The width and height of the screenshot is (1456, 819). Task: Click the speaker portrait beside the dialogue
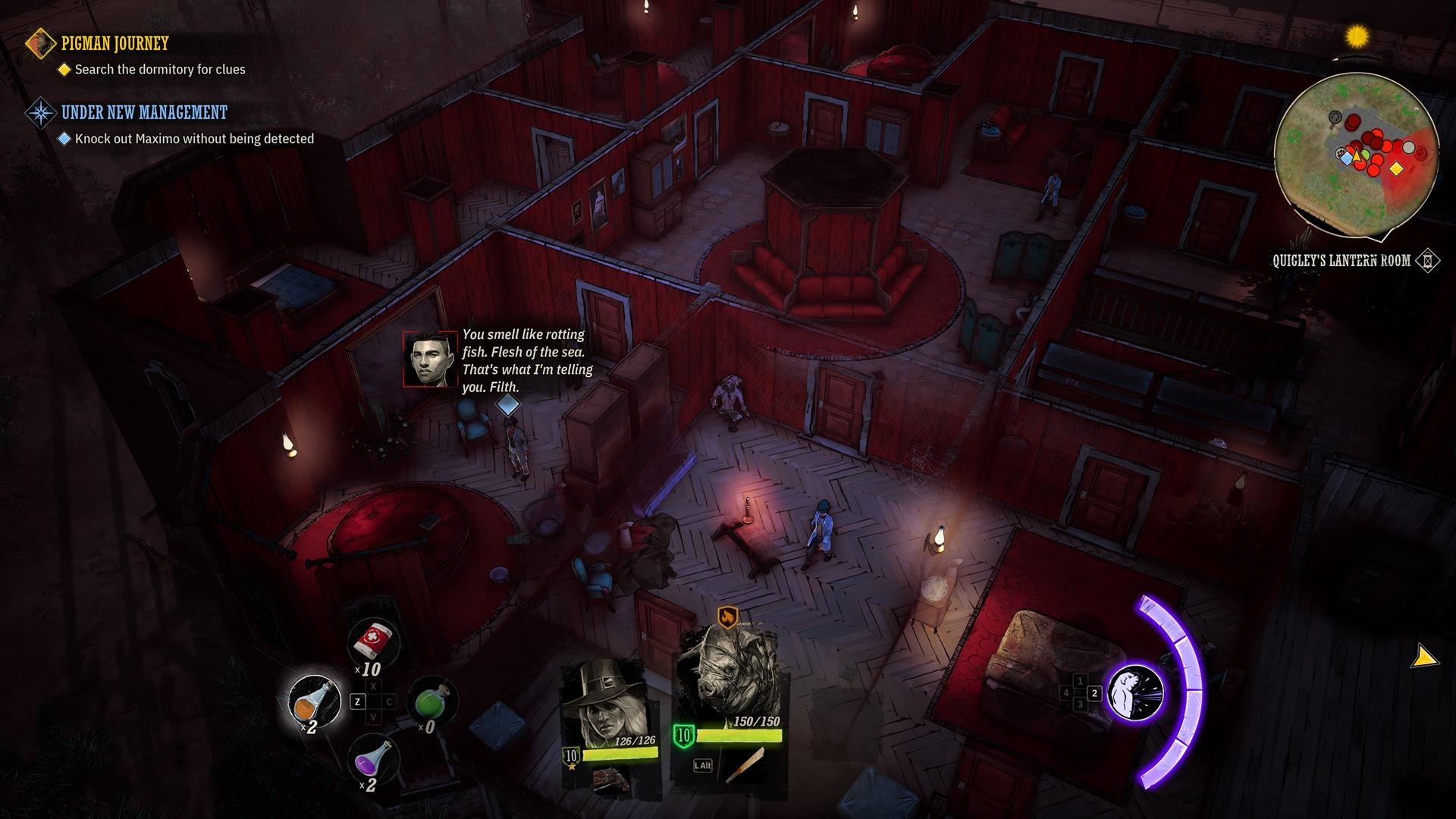[x=430, y=359]
